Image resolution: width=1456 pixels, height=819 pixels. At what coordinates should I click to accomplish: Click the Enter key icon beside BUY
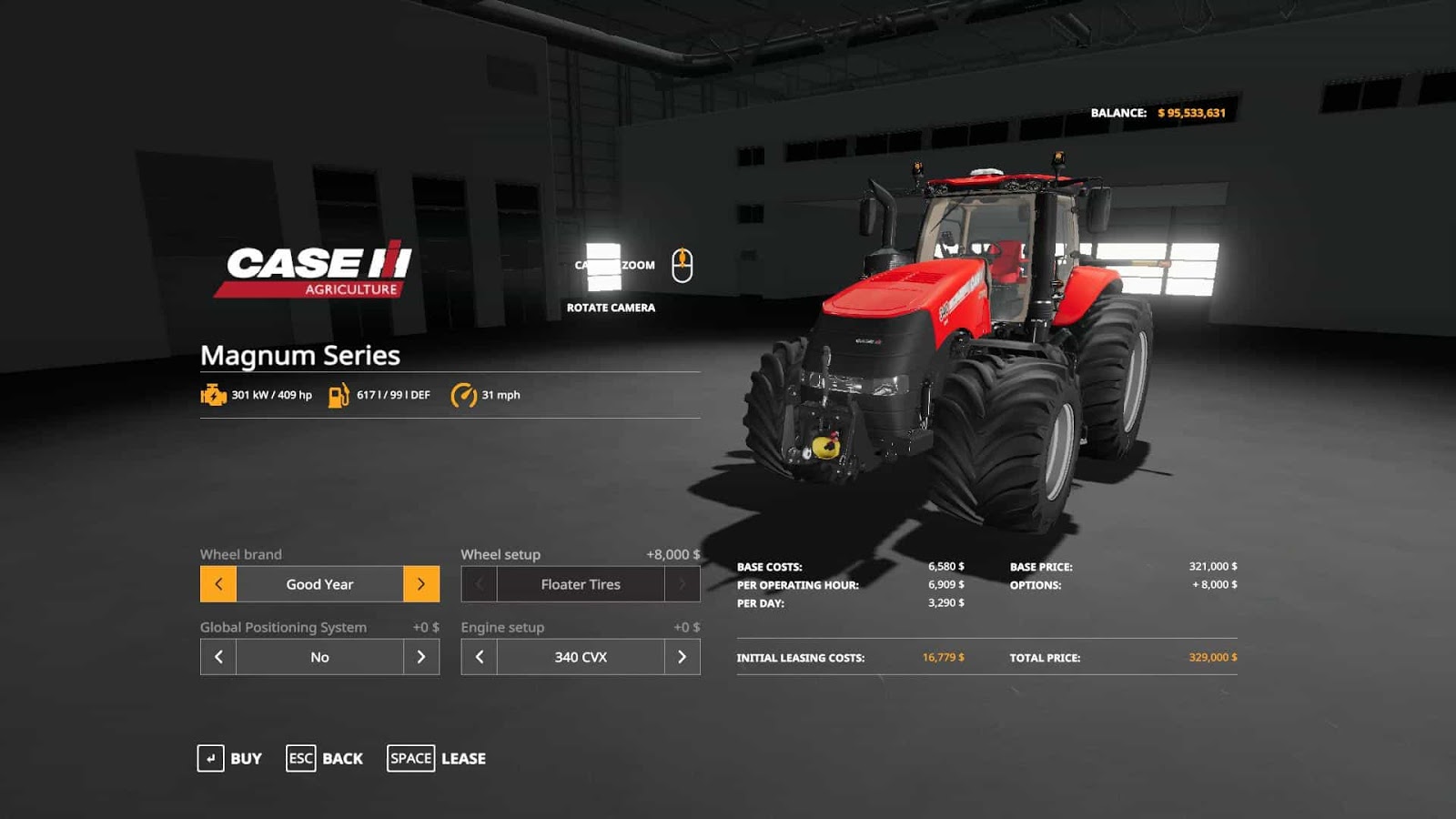tap(211, 758)
